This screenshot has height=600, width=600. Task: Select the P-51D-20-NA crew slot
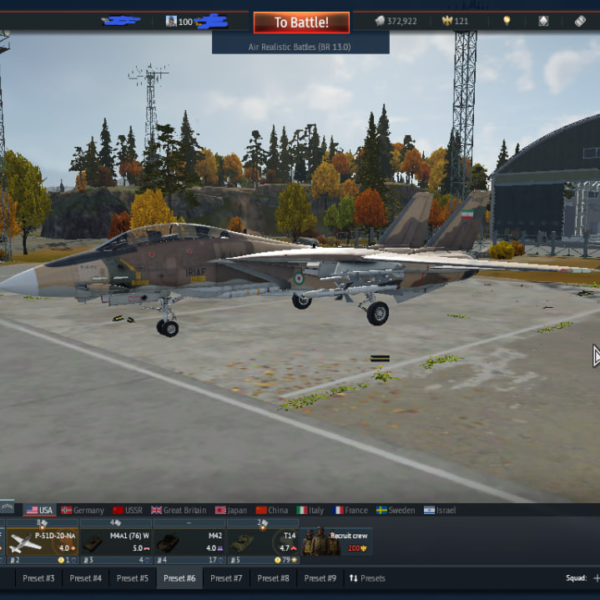pos(41,543)
